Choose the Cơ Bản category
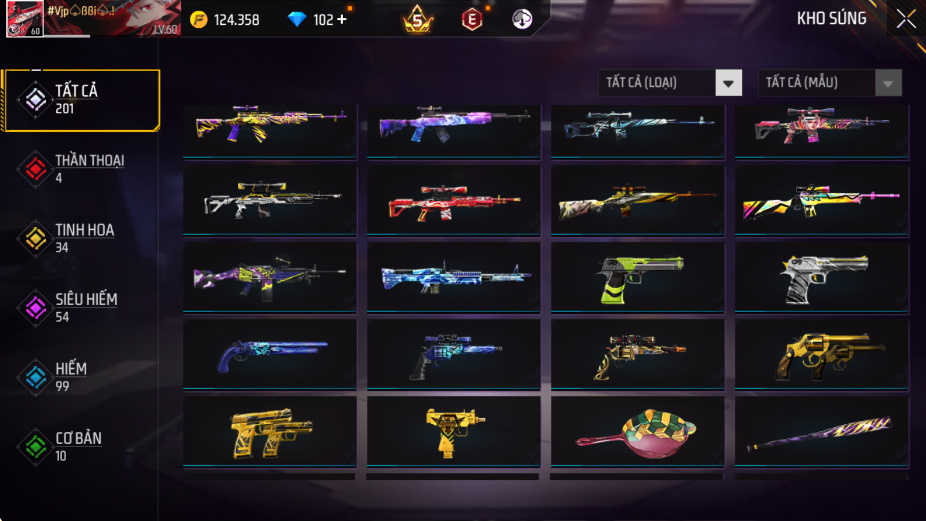926x521 pixels. 80,446
